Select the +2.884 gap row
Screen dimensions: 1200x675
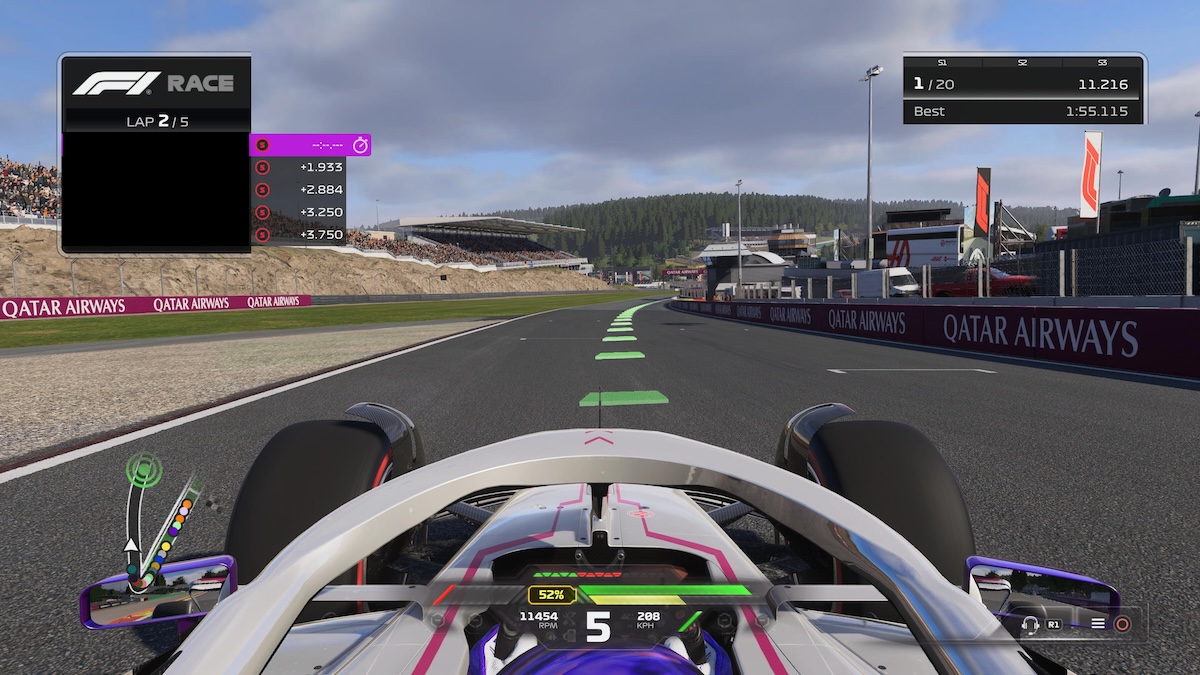[x=298, y=189]
